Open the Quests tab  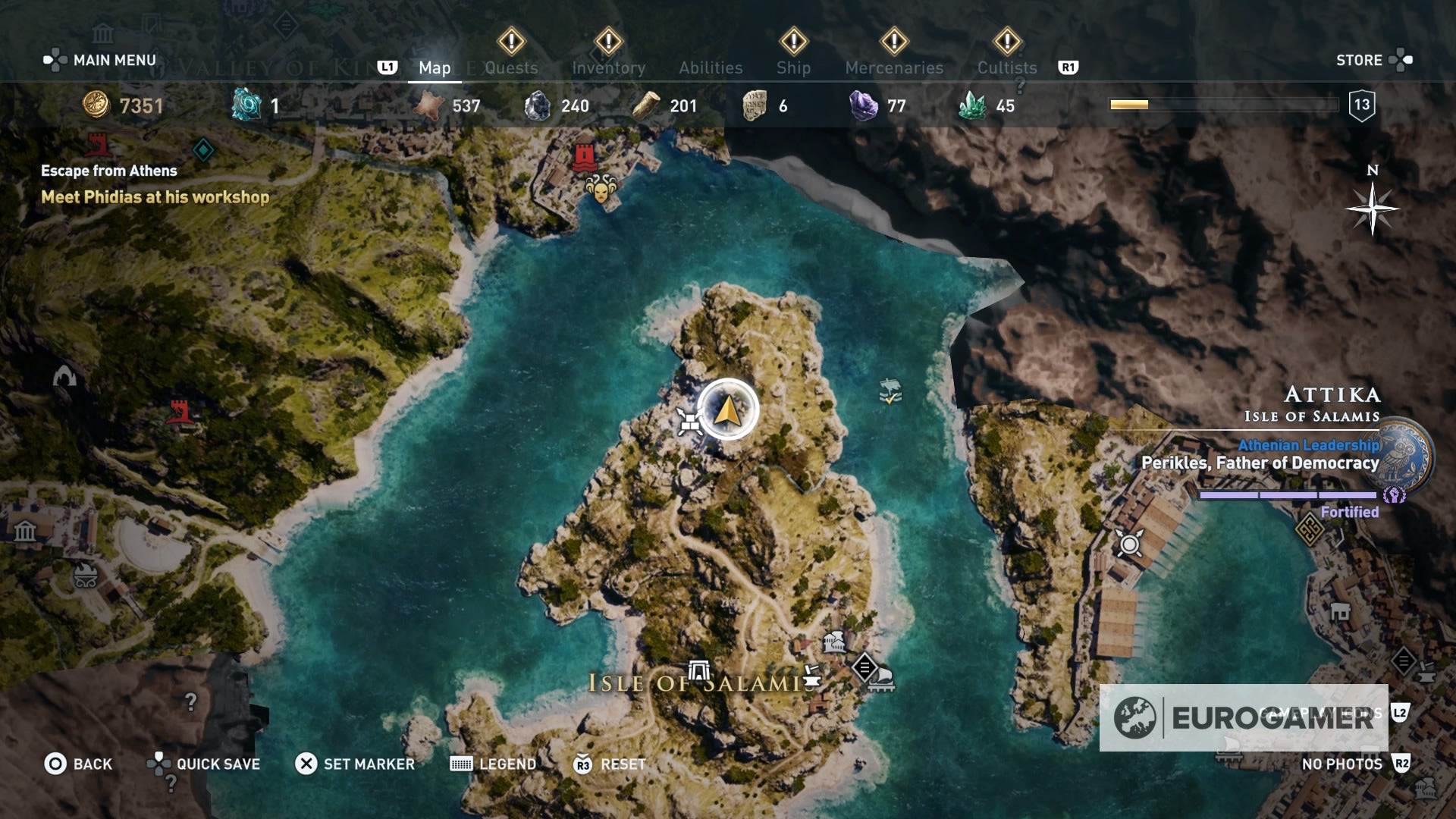[511, 67]
